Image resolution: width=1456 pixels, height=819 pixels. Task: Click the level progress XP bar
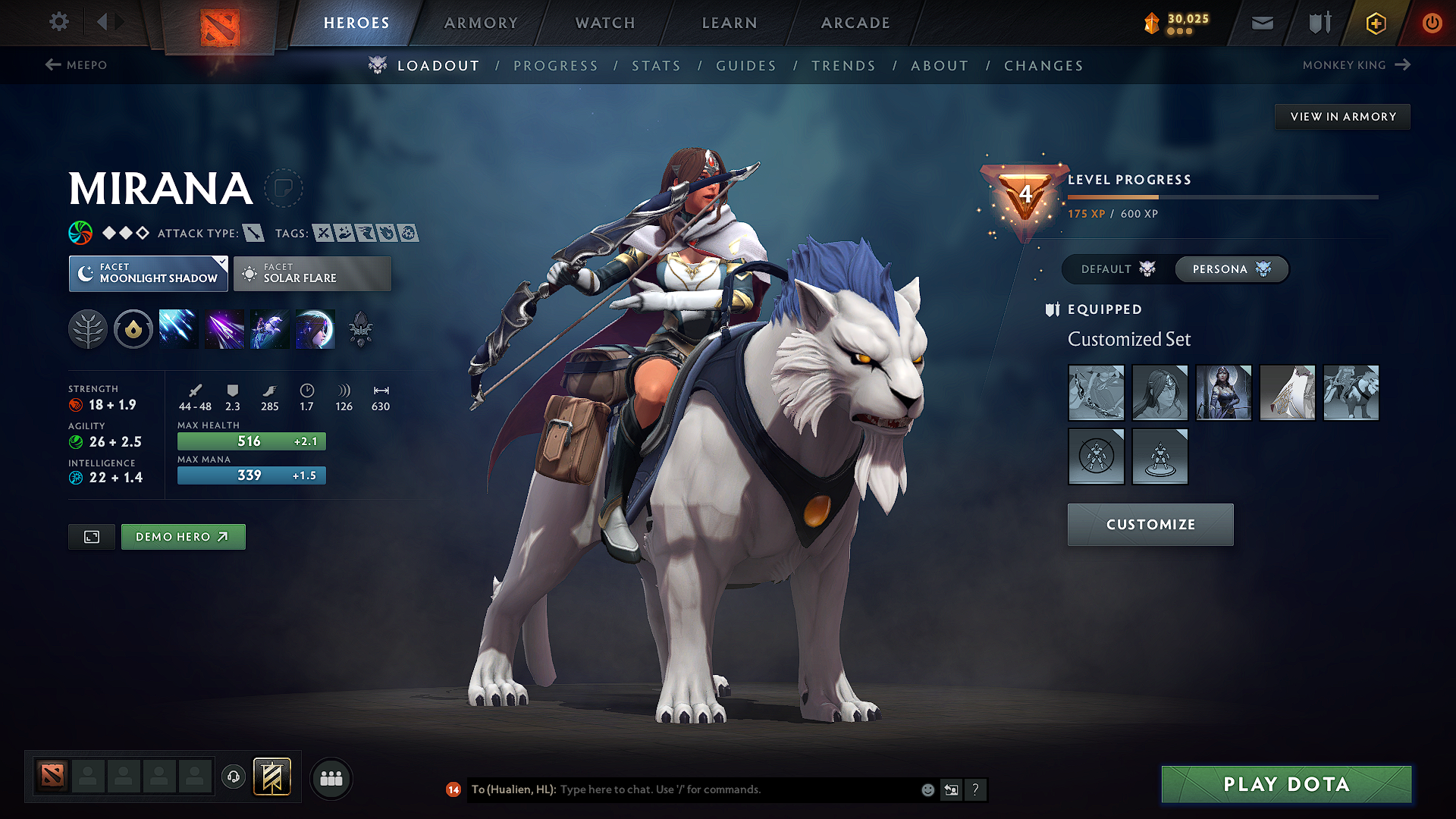pos(1222,198)
